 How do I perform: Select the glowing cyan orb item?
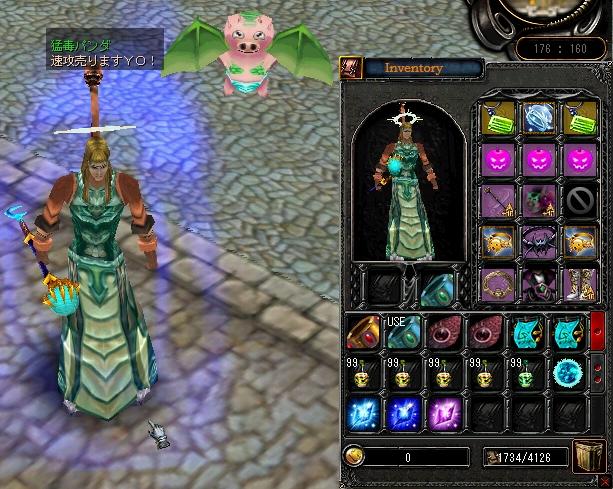567,373
